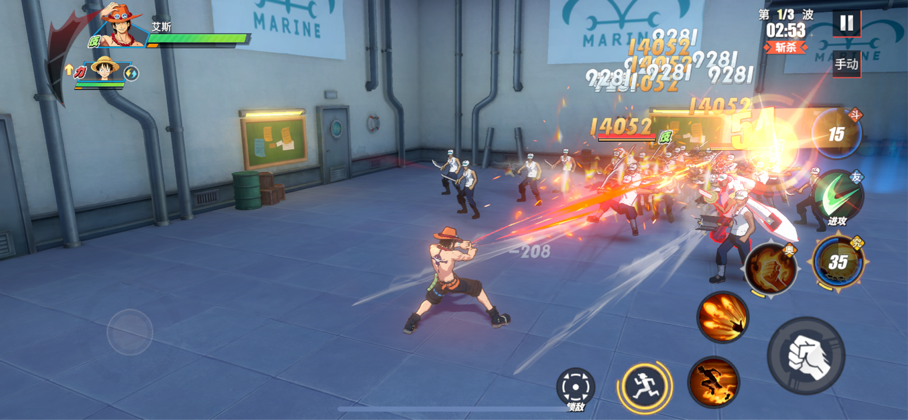908x420 pixels.
Task: Toggle the 锁敌 target lock button
Action: tap(575, 388)
